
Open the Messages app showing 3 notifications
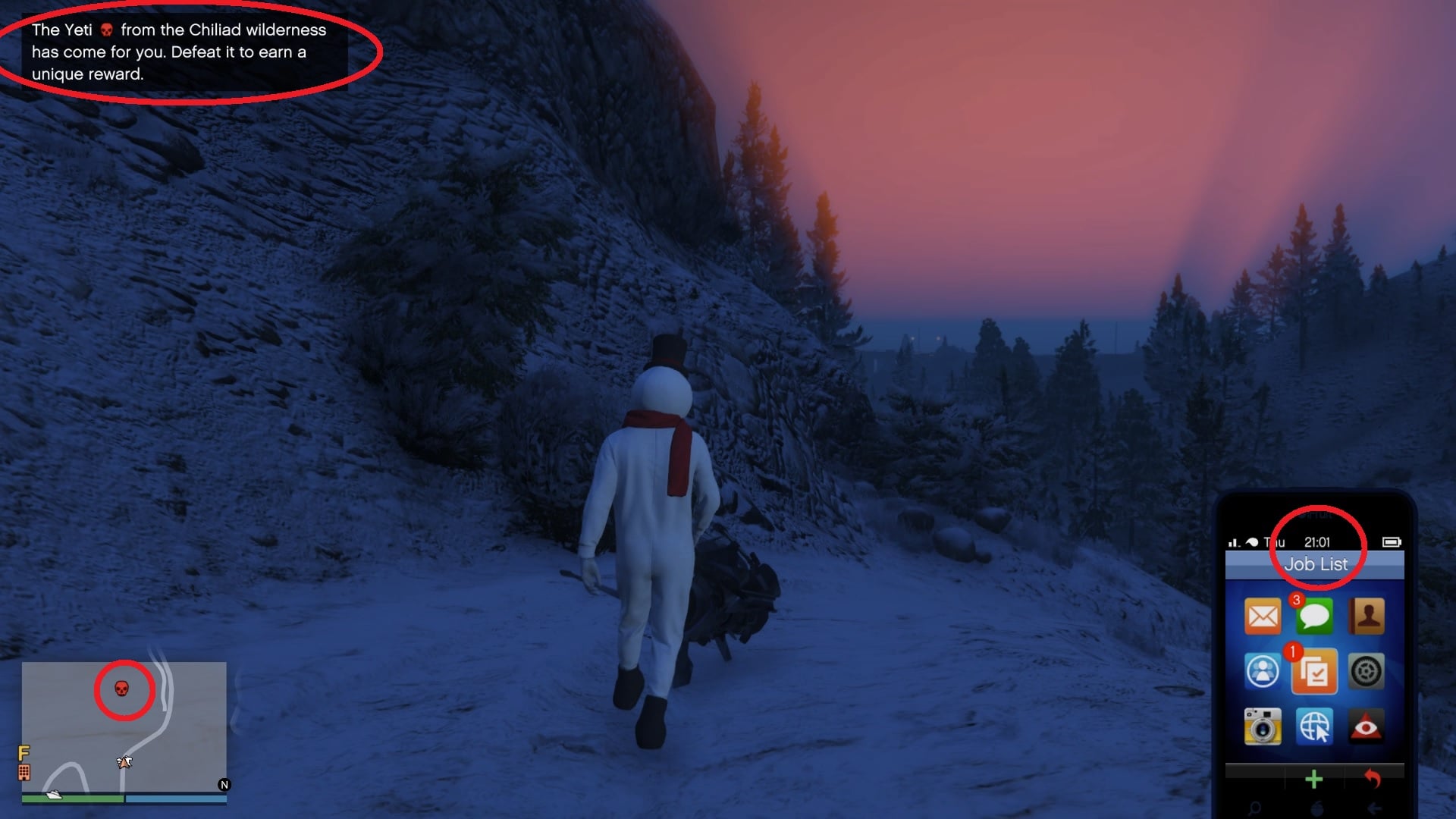point(1316,616)
